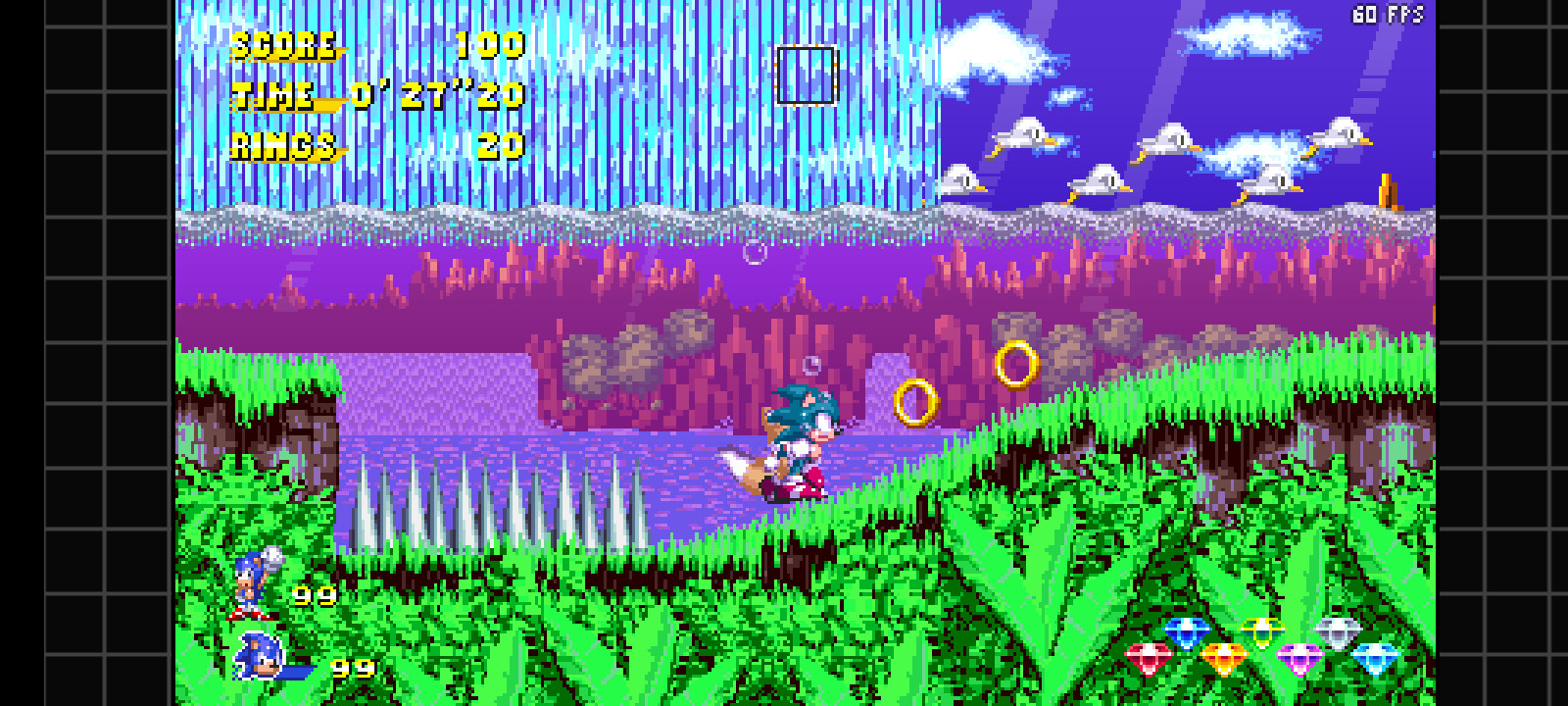Click the RINGS label in the HUD
The height and width of the screenshot is (706, 1568).
(282, 147)
